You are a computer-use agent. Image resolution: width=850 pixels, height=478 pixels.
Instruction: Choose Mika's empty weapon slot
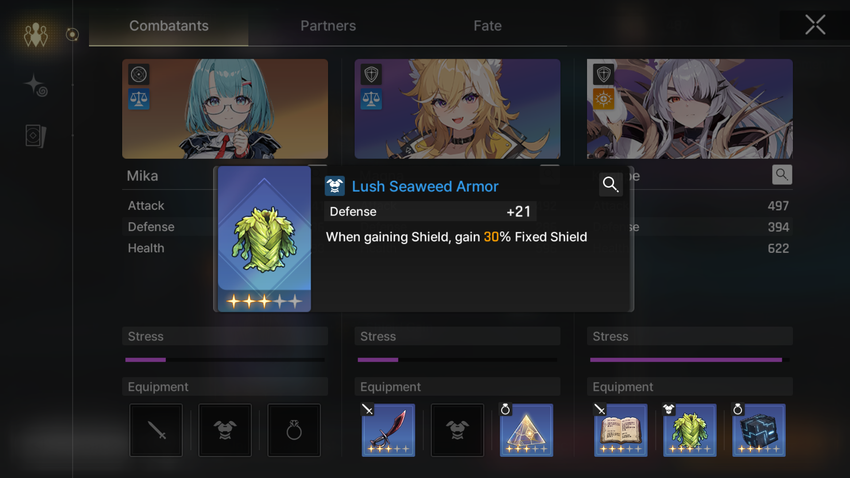point(156,430)
